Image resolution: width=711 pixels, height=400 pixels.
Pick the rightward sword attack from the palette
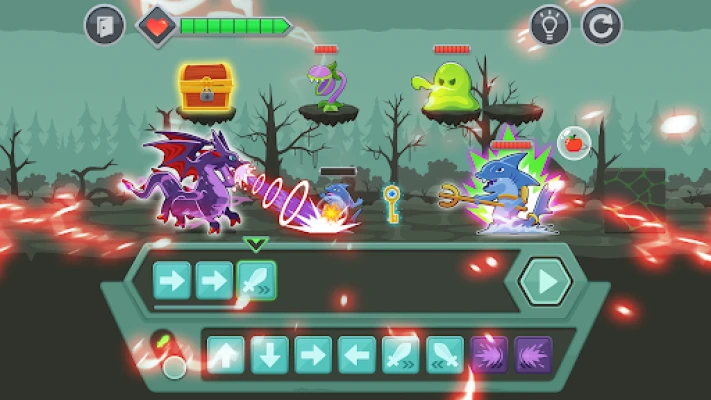[401, 355]
